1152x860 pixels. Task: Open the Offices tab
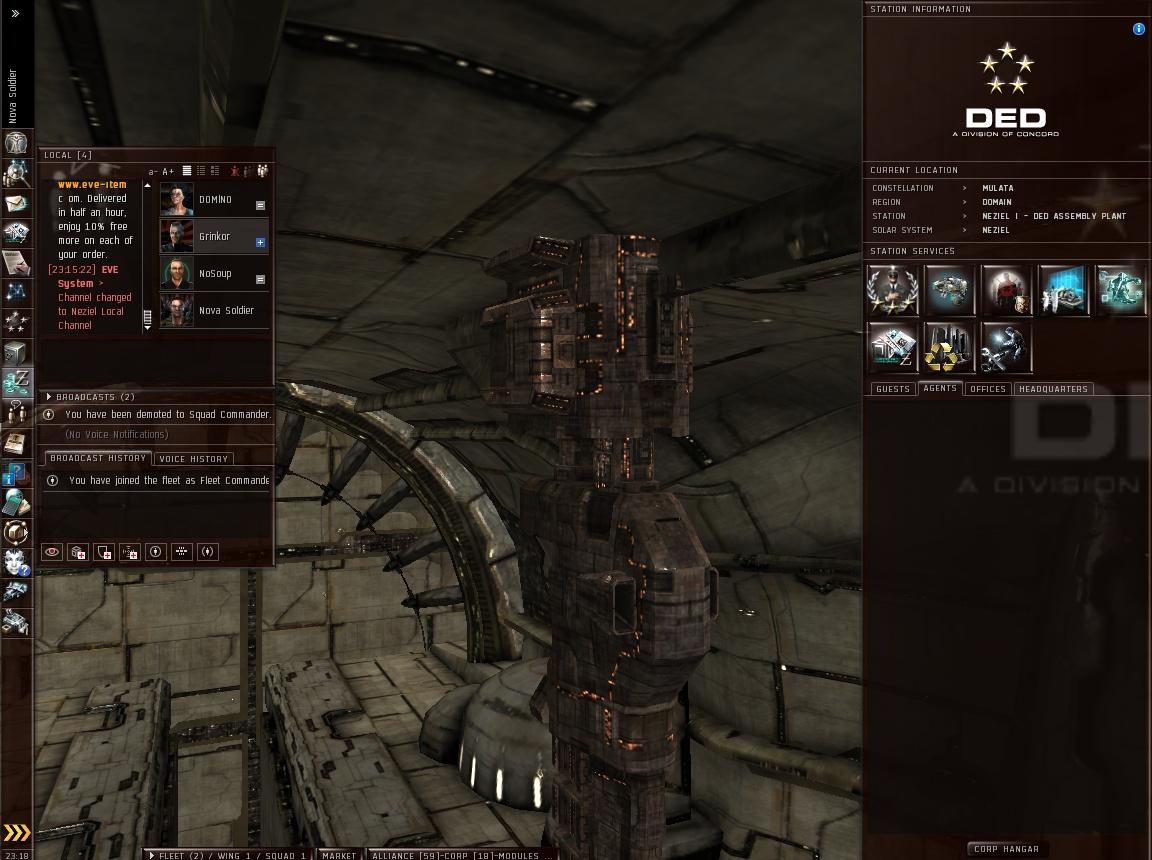[x=988, y=389]
